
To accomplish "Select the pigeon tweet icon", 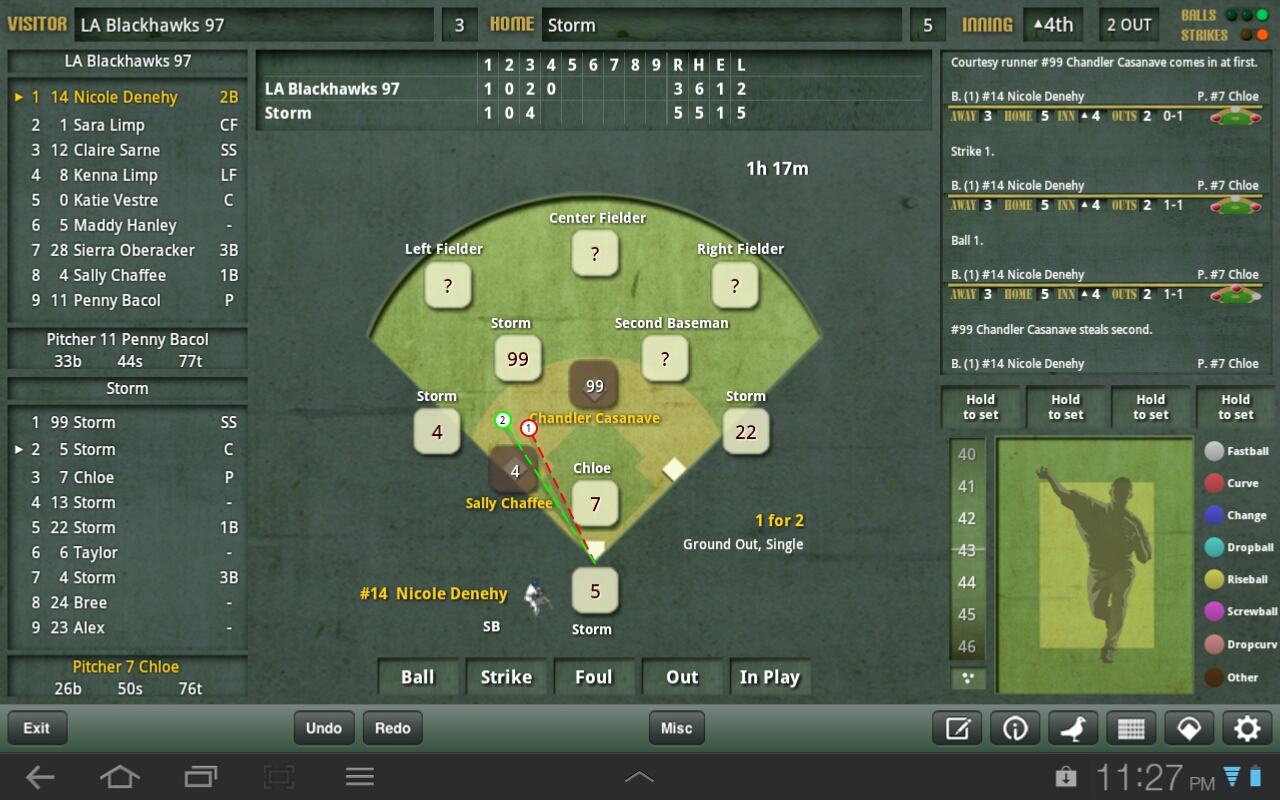I will [1073, 728].
